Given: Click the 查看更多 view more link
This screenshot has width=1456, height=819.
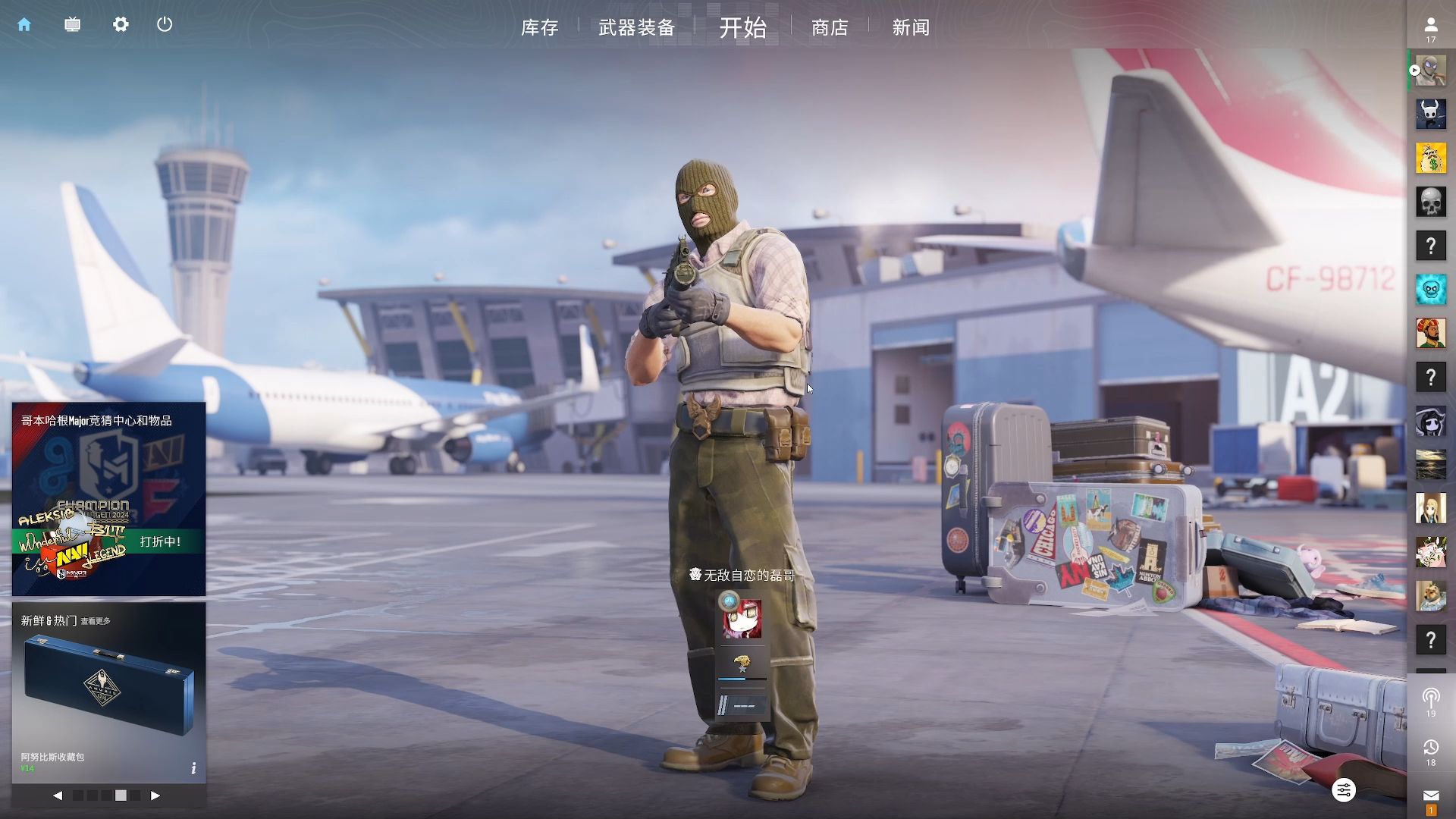Looking at the screenshot, I should 95,620.
